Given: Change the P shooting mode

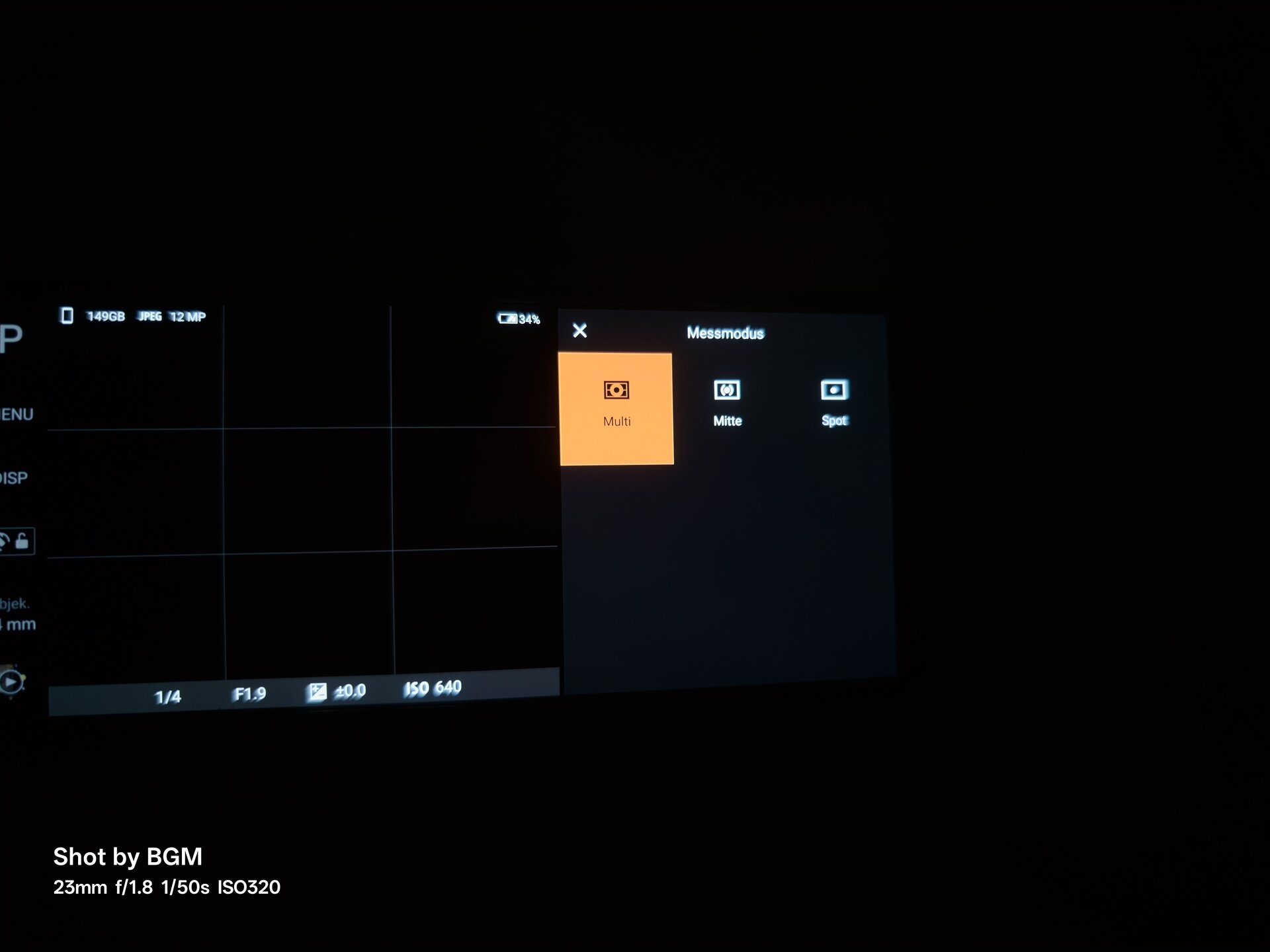Looking at the screenshot, I should [11, 338].
